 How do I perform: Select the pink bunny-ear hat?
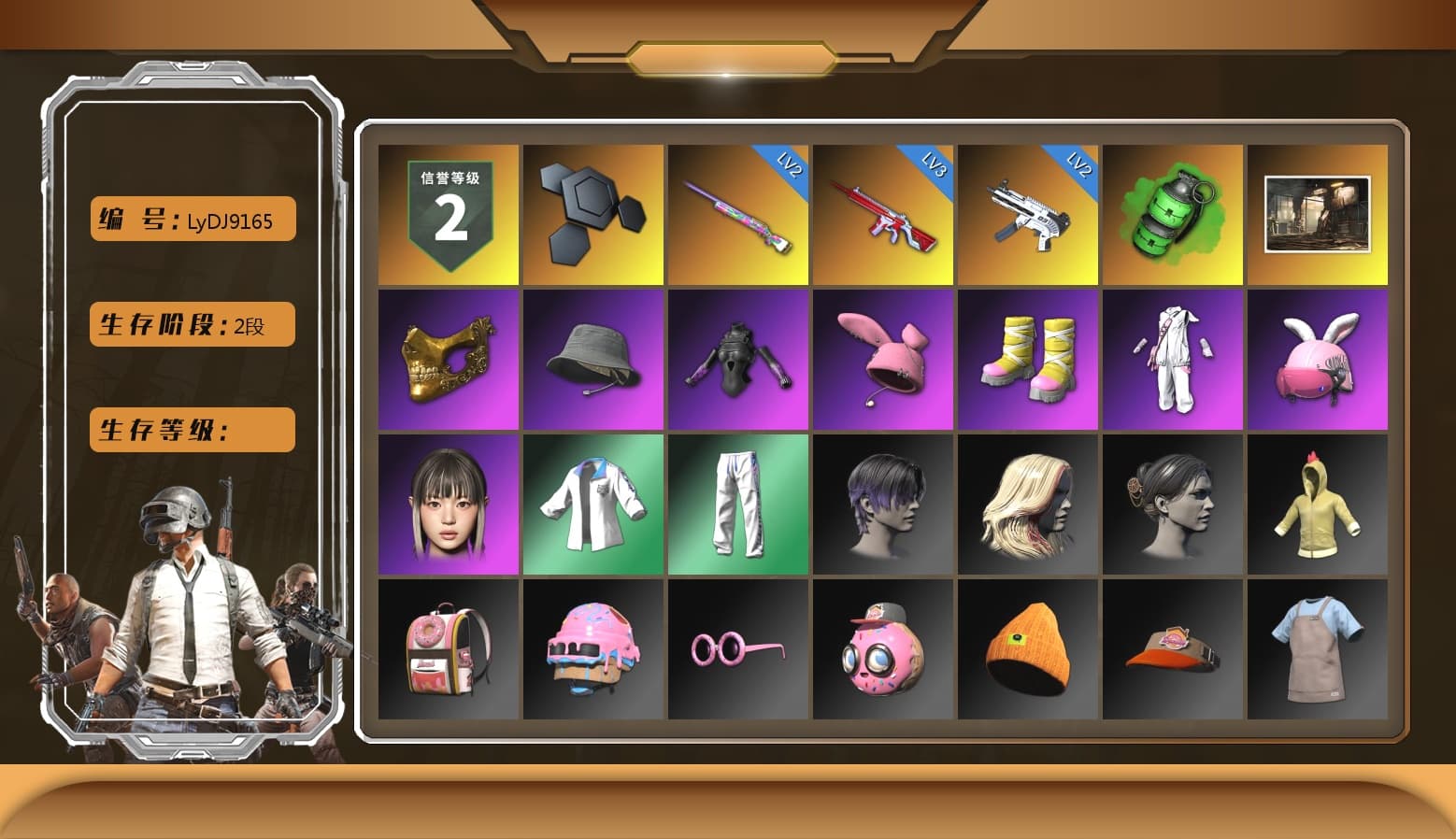tap(883, 360)
